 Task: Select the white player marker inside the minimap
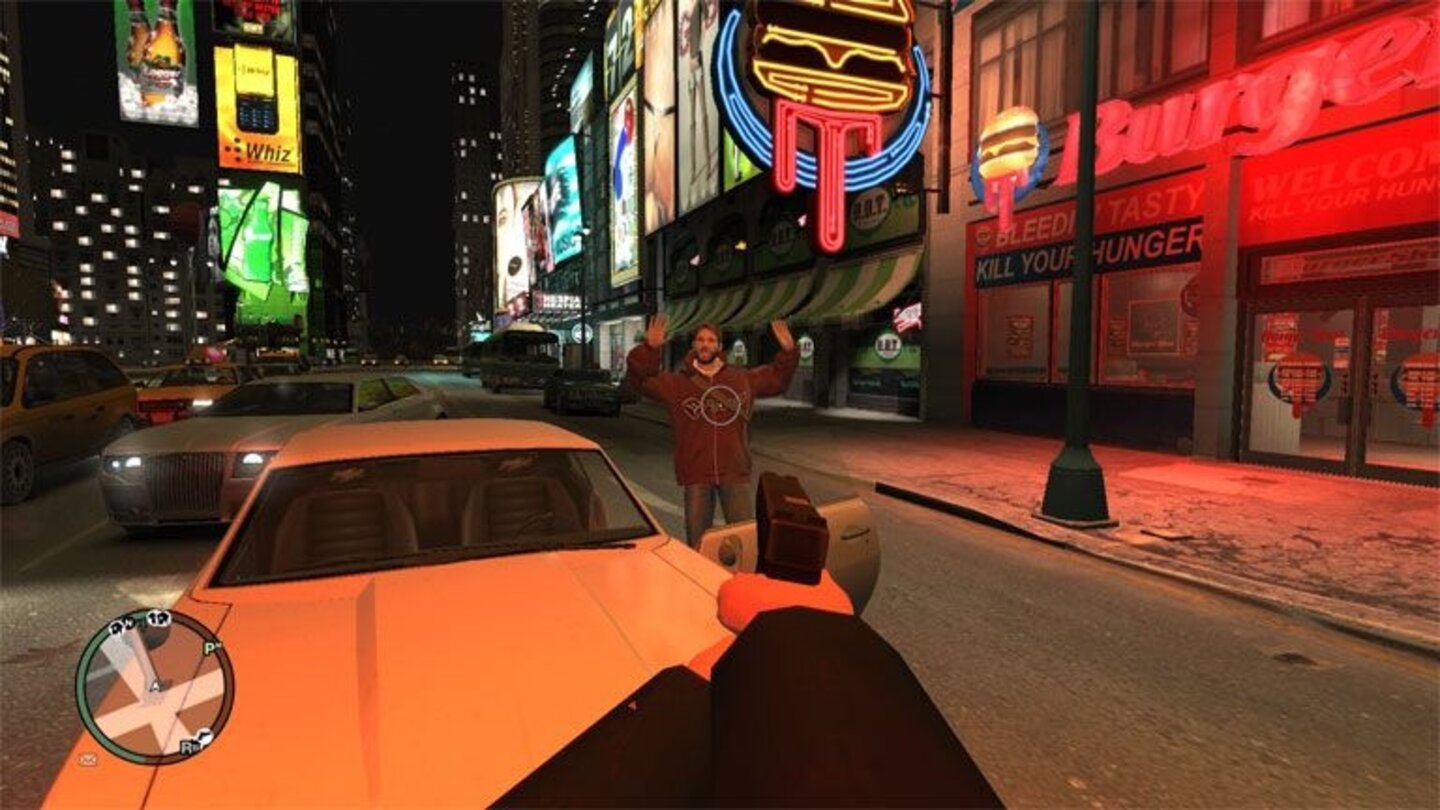click(153, 685)
